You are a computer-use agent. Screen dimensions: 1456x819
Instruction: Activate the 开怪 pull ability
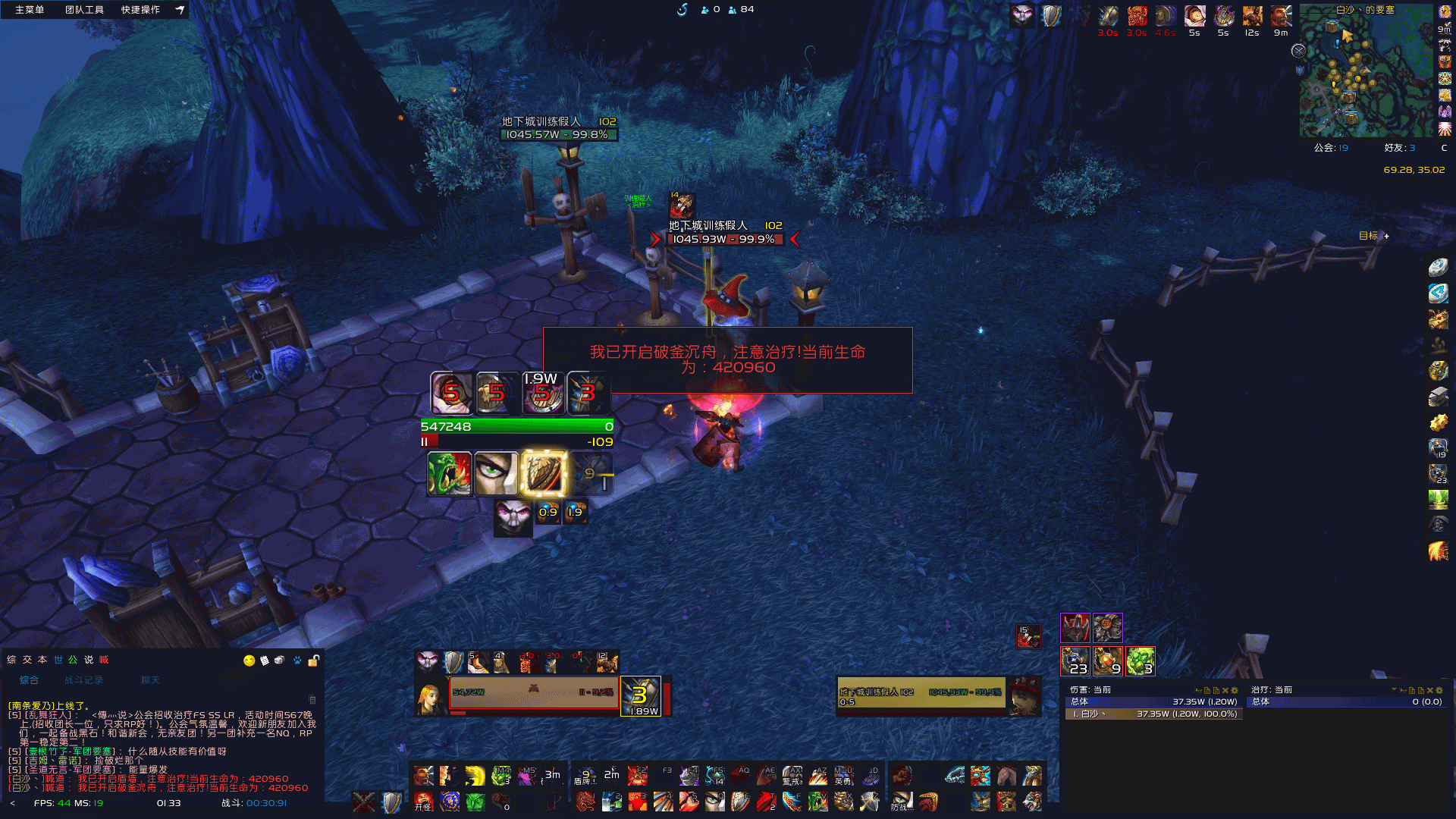coord(423,802)
